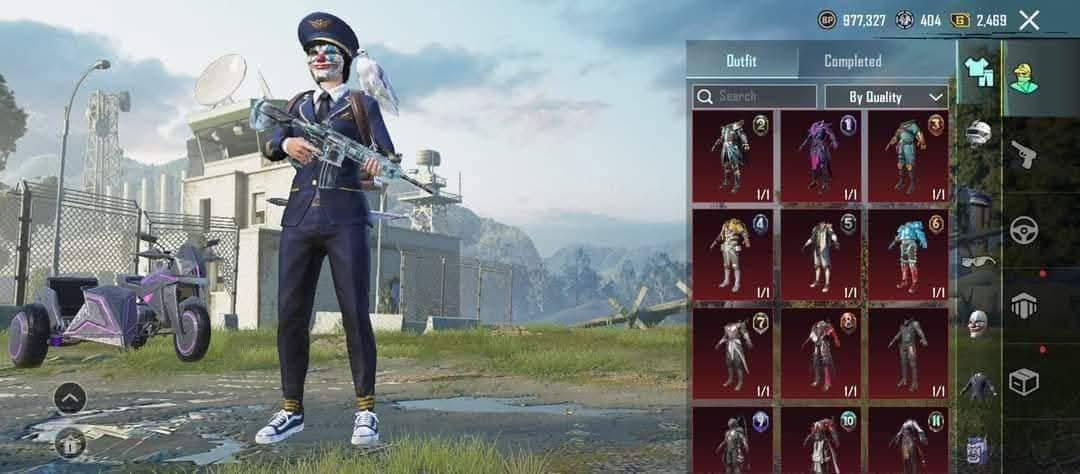1080x474 pixels.
Task: Click the outfit Search field
Action: pyautogui.click(x=755, y=97)
